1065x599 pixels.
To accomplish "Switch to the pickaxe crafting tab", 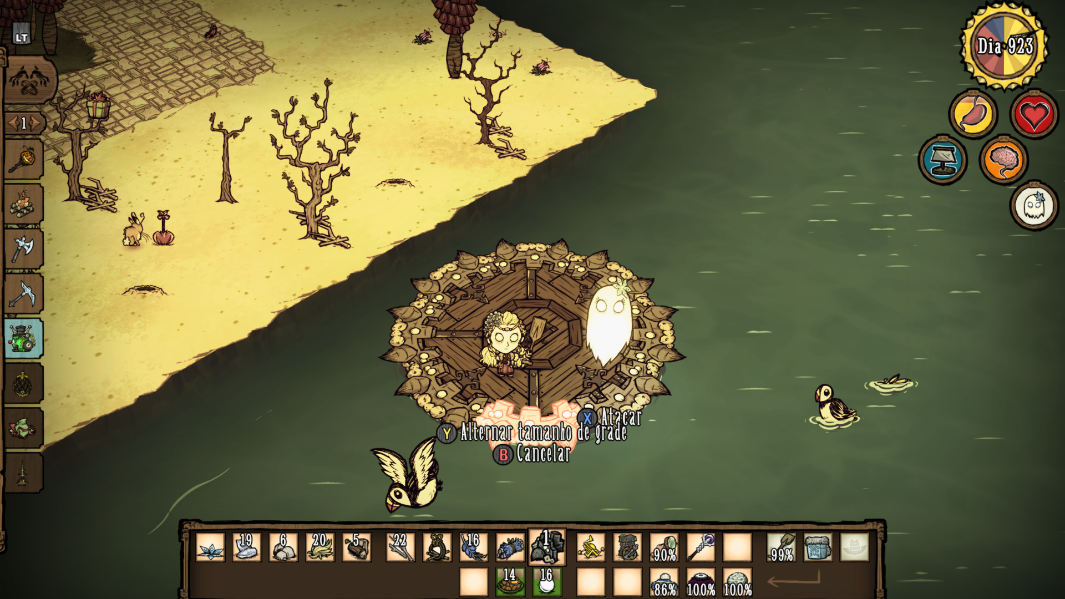I will click(x=22, y=293).
